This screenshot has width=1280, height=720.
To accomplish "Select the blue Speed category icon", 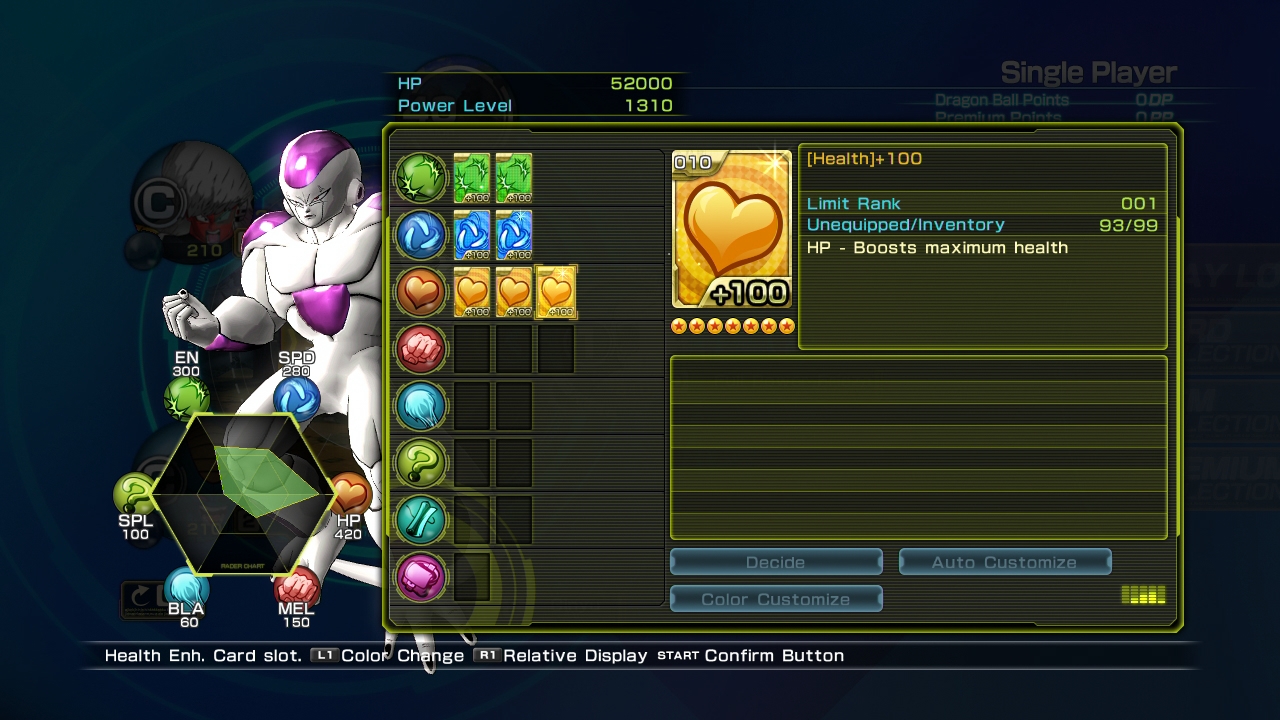I will [421, 234].
